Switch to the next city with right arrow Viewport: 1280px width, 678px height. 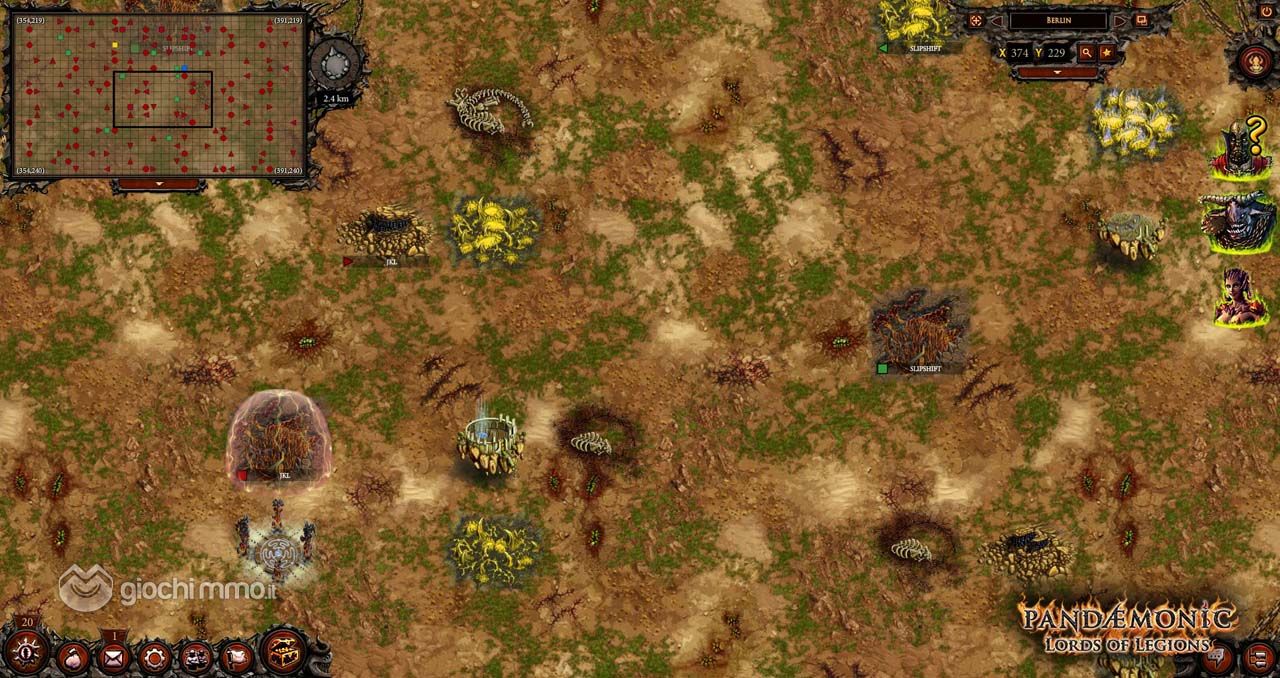(x=1120, y=20)
